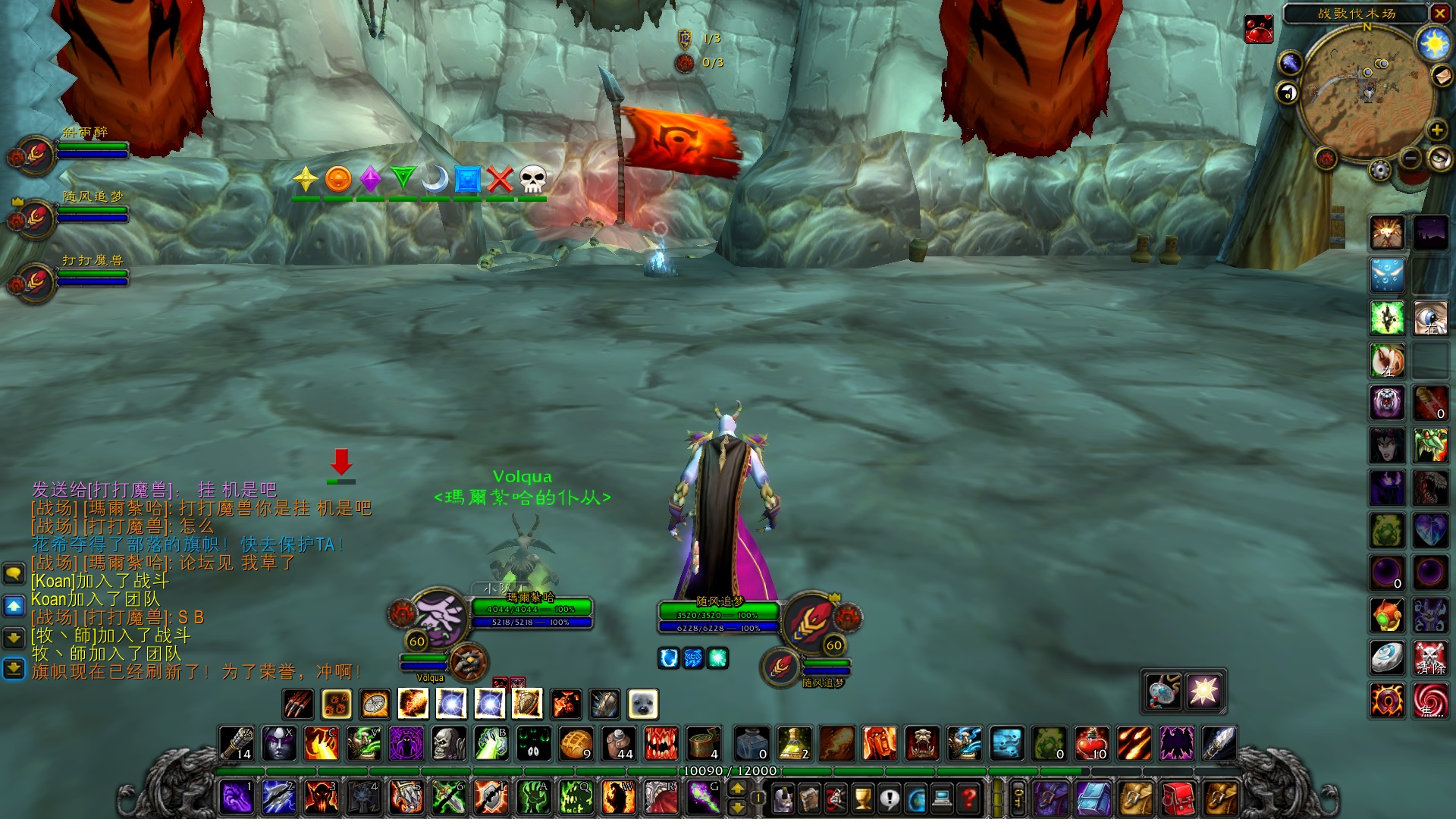
Task: Choose the yellow star raid marker
Action: coord(305,180)
